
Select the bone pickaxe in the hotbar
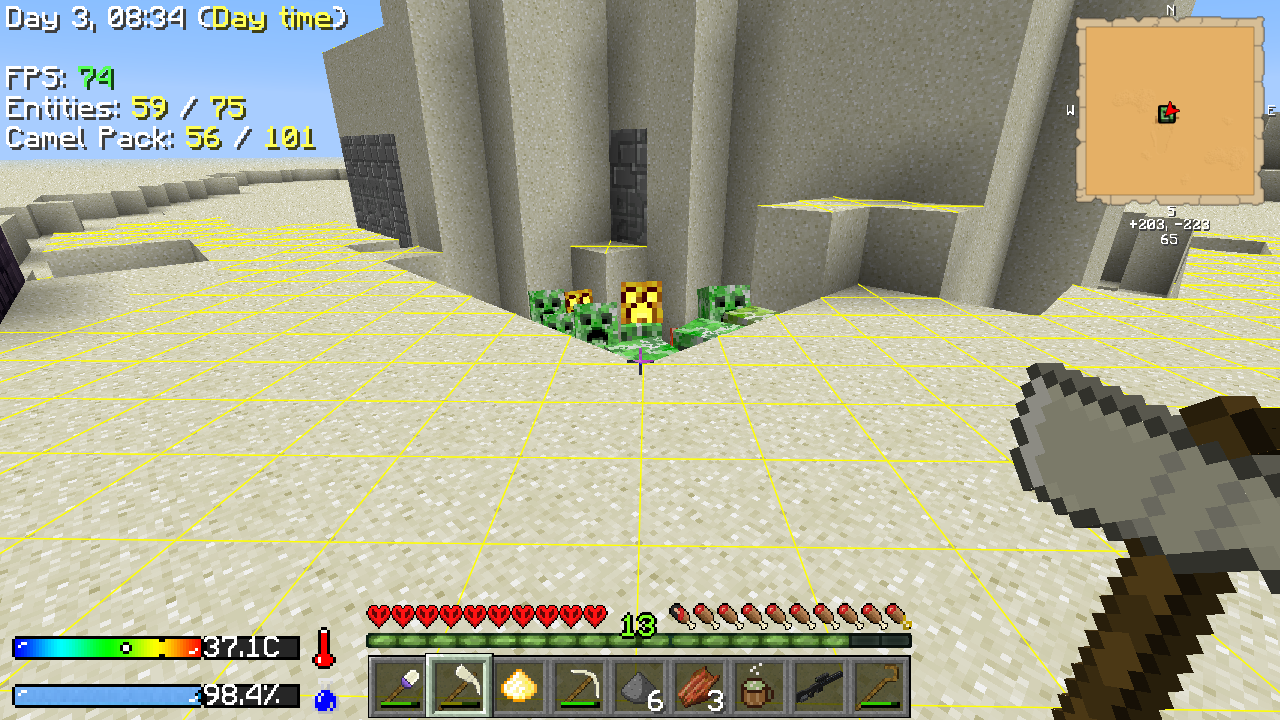coord(579,686)
